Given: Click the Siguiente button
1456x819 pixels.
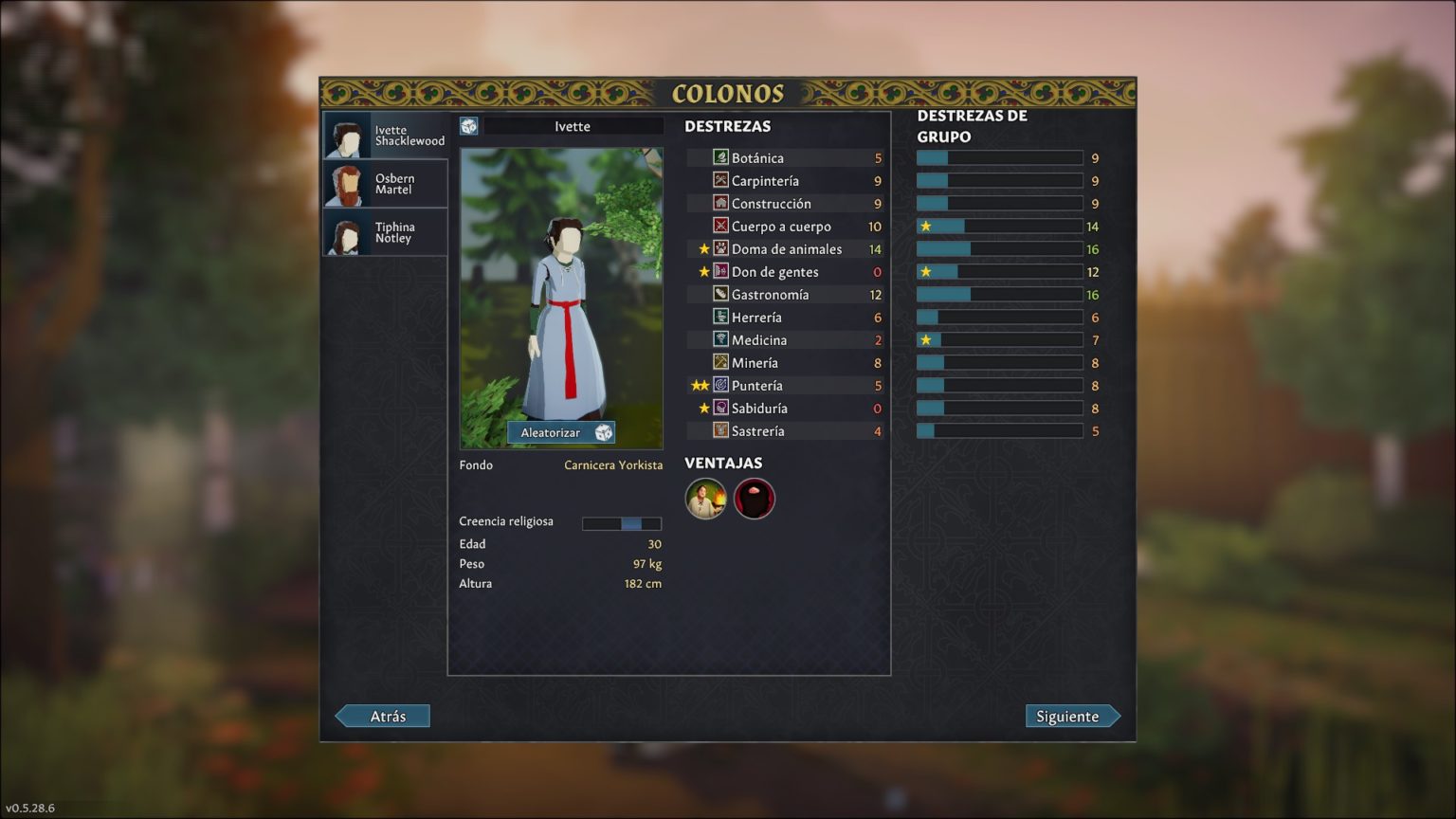Looking at the screenshot, I should click(1072, 716).
